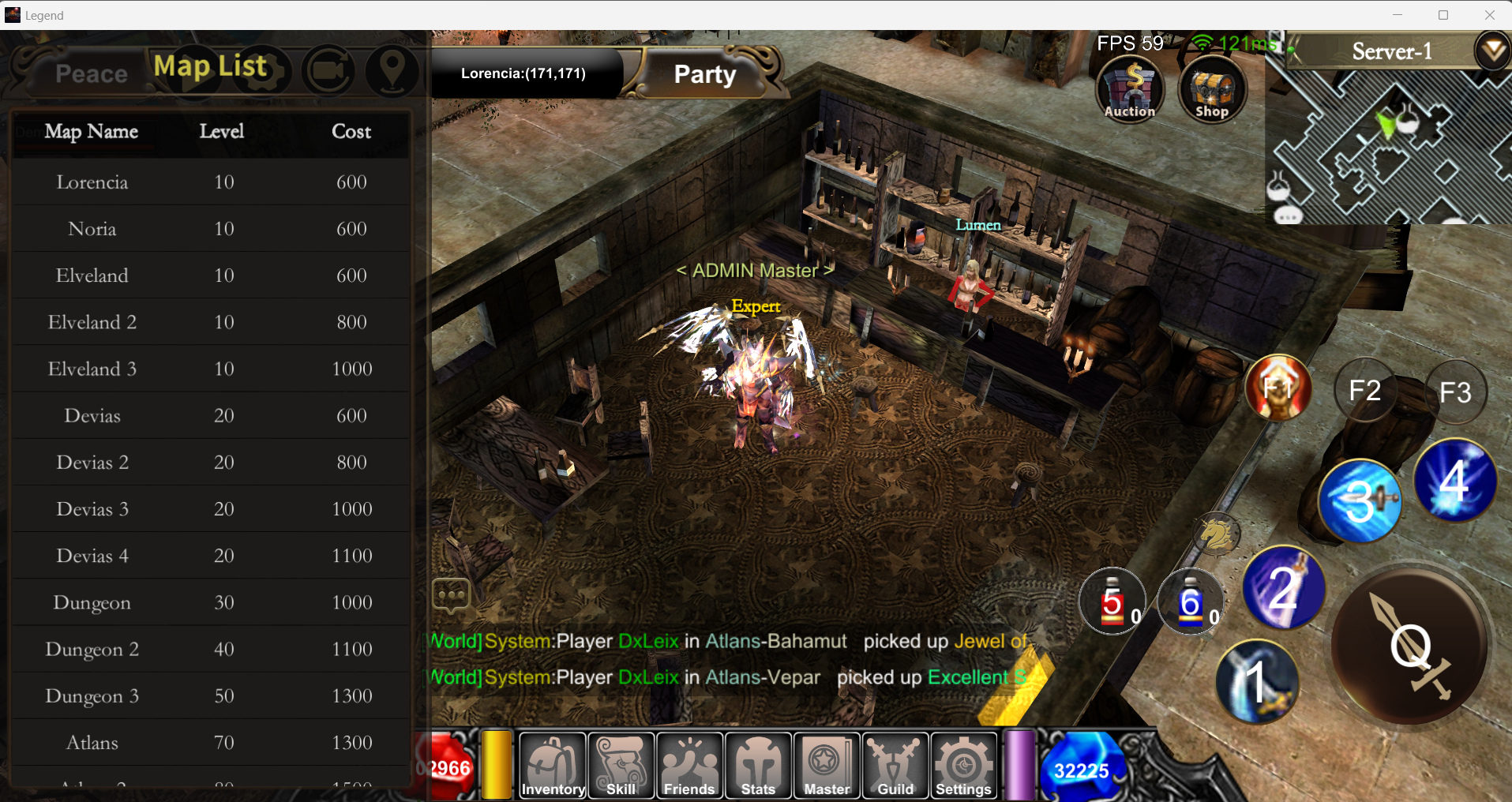The height and width of the screenshot is (802, 1512).
Task: Trigger the main sword attack button
Action: coord(1412,646)
